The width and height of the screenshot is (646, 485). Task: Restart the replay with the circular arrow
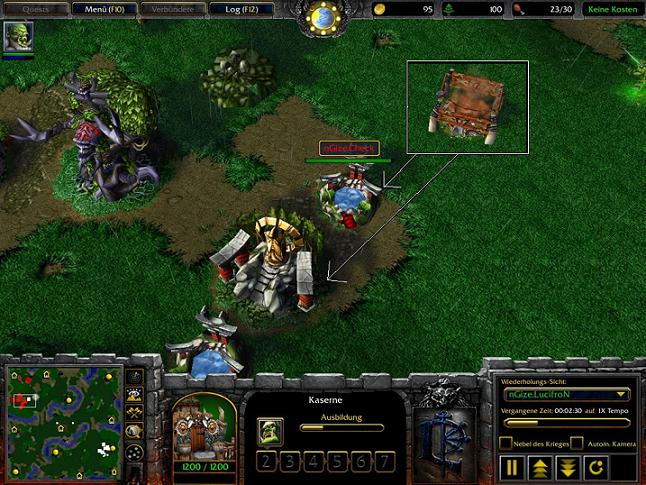pos(594,467)
